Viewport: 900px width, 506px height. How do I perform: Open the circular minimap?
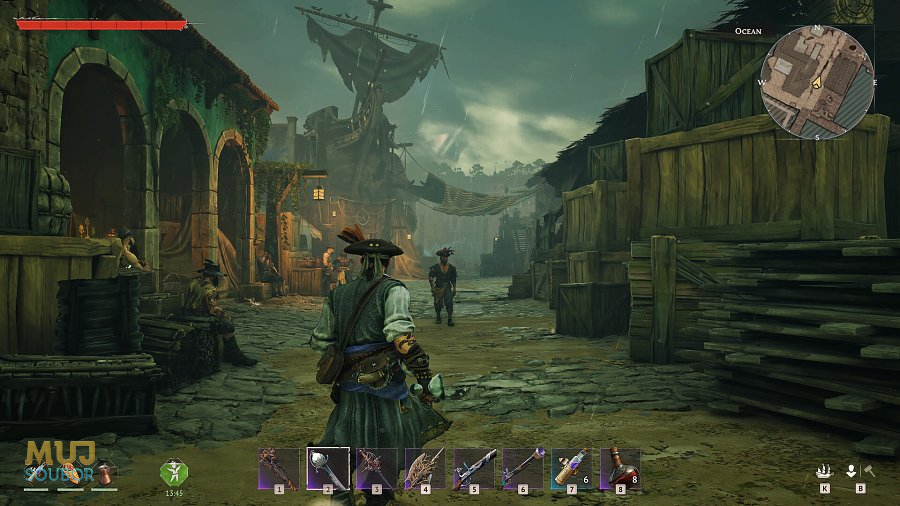pyautogui.click(x=817, y=81)
